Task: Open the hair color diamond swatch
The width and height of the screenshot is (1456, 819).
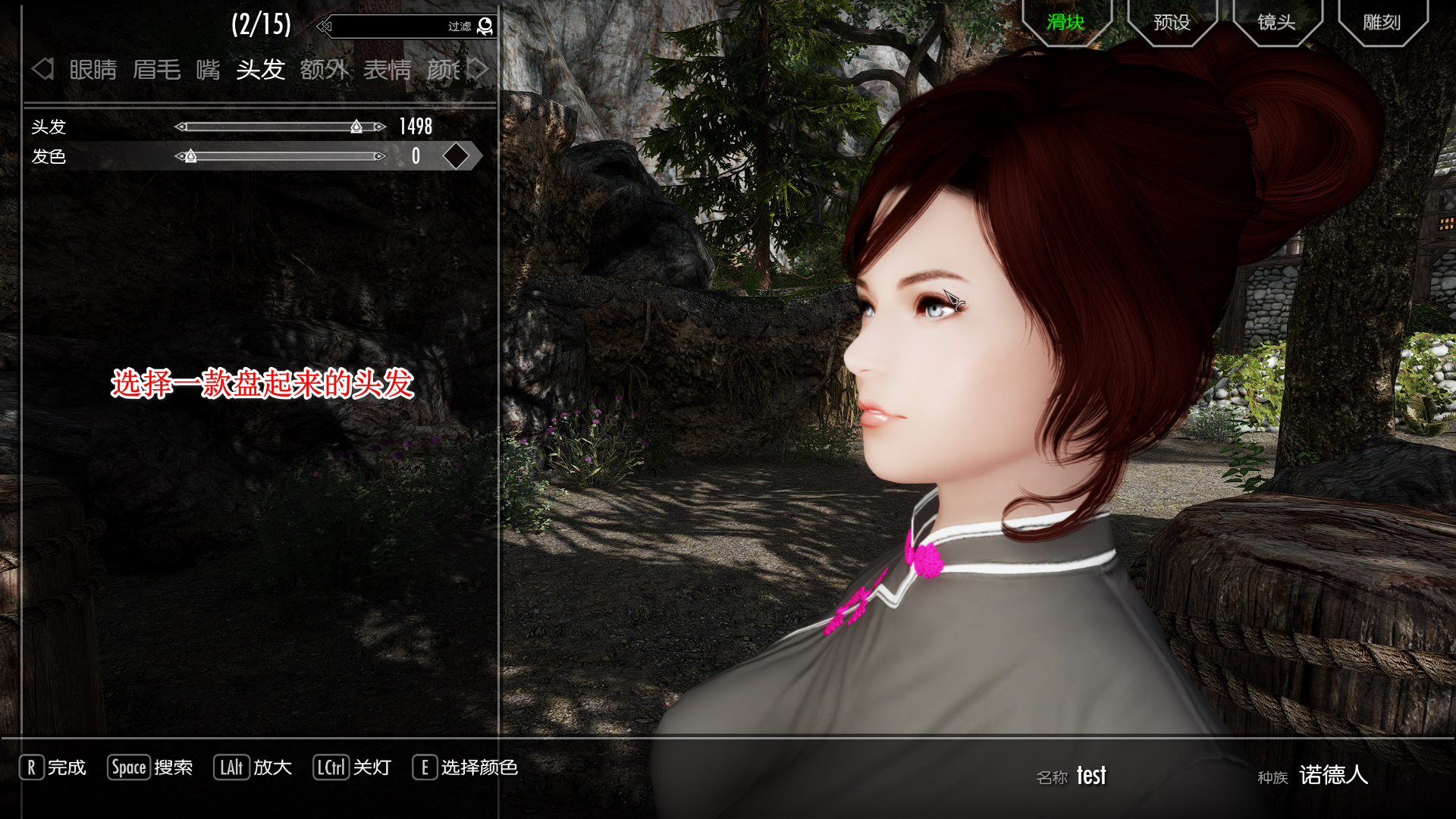Action: pos(456,156)
